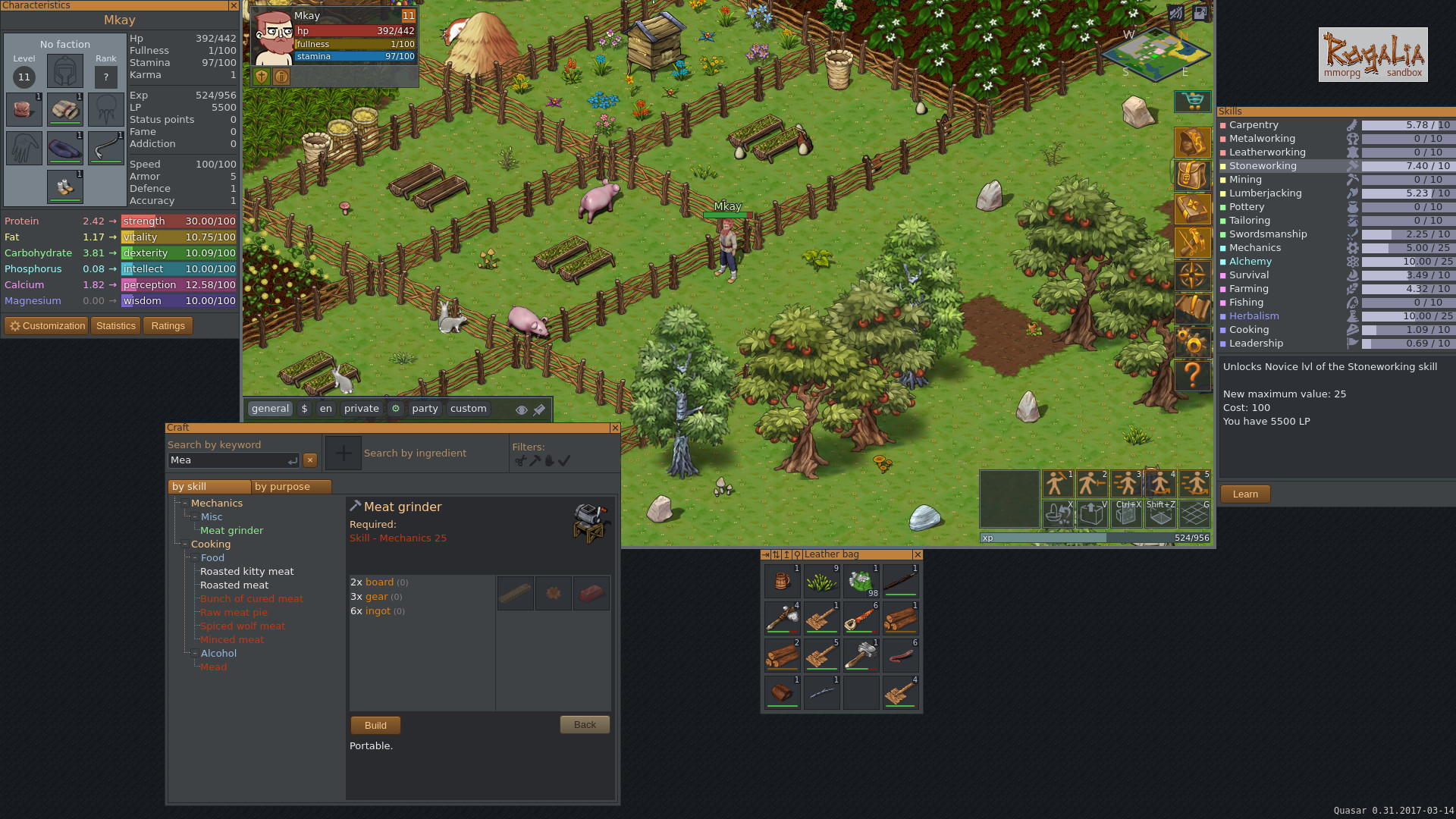Toggle chat visibility with the eye icon
Image resolution: width=1456 pixels, height=819 pixels.
pos(522,409)
